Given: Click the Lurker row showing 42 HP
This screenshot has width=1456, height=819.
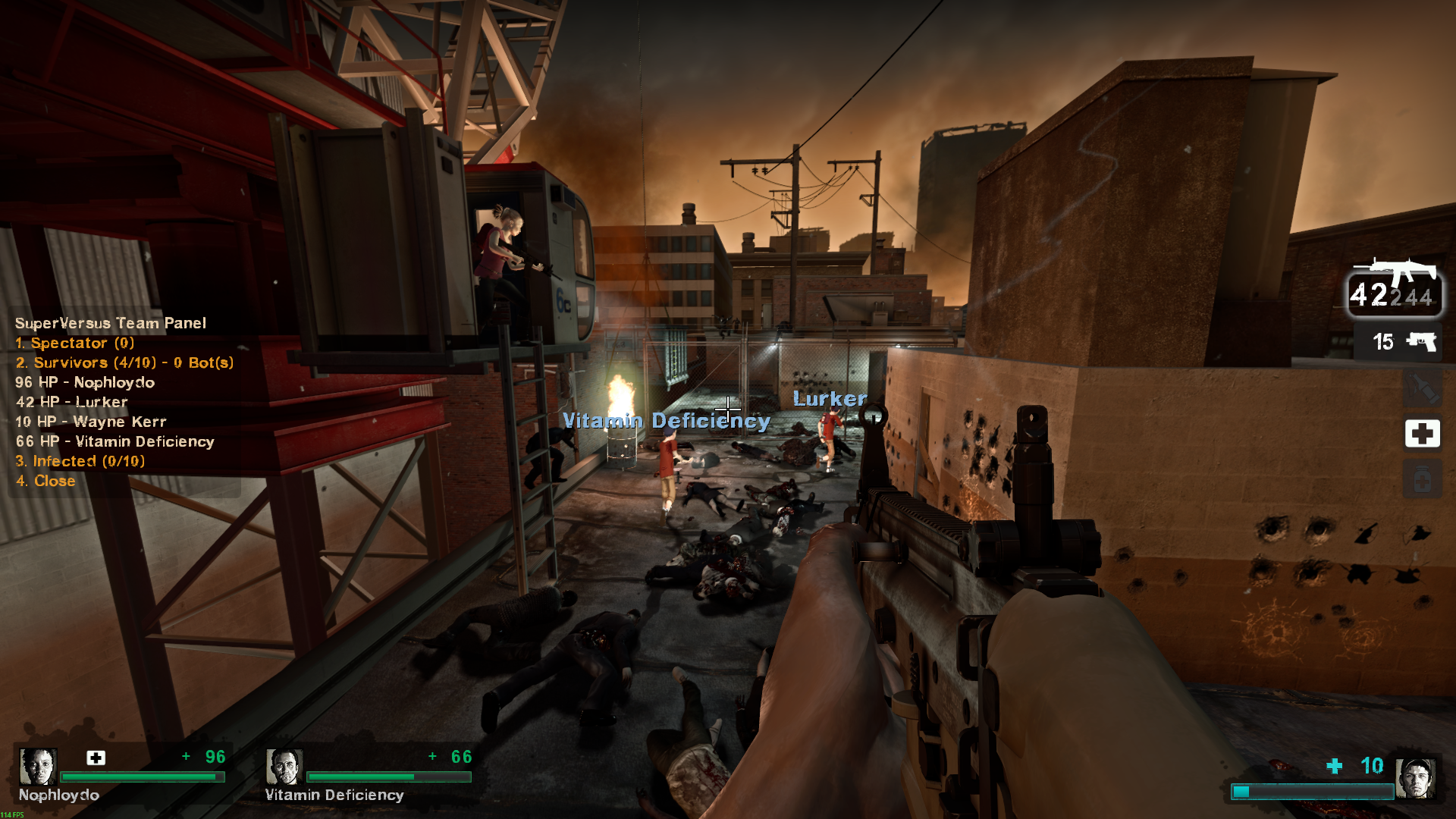Looking at the screenshot, I should (x=72, y=402).
